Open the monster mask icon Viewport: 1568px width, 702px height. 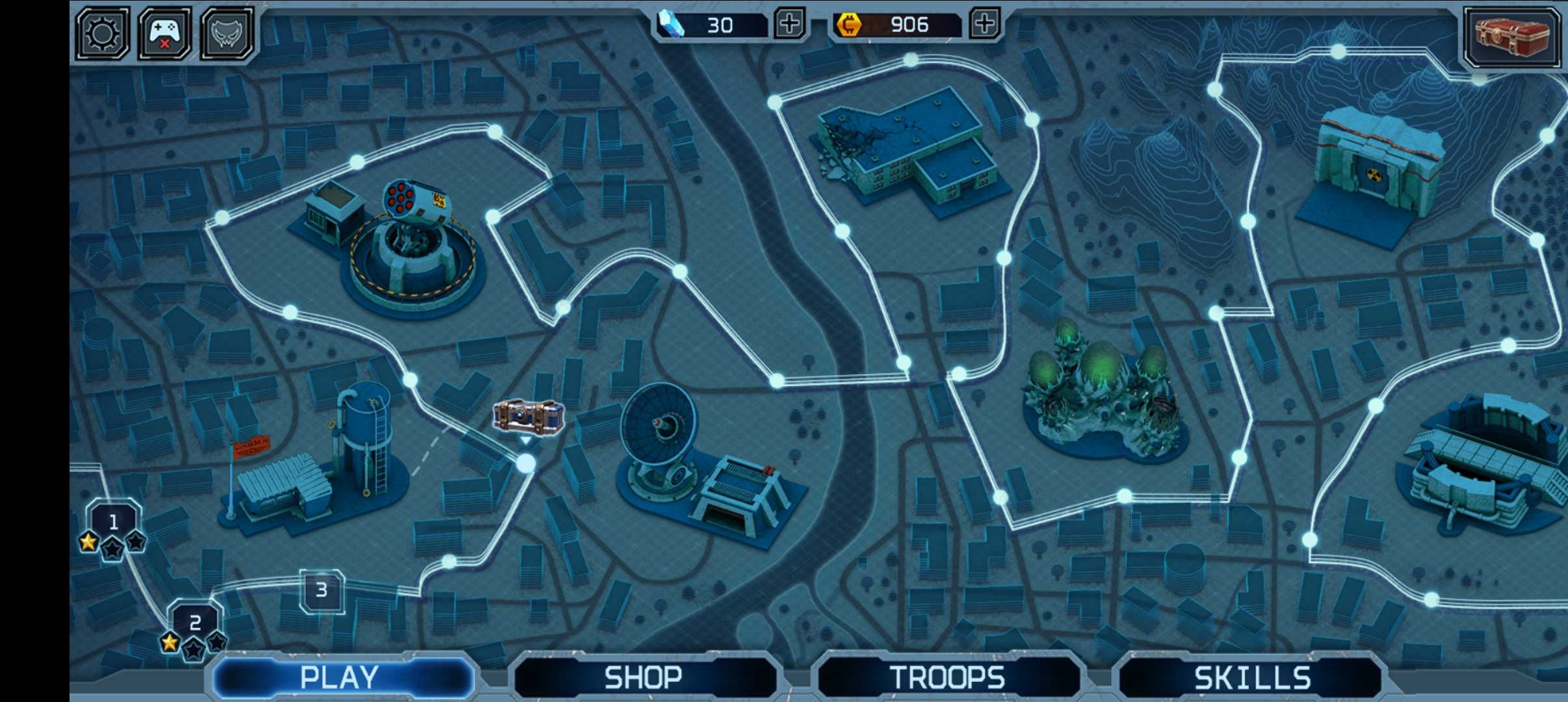(x=227, y=33)
